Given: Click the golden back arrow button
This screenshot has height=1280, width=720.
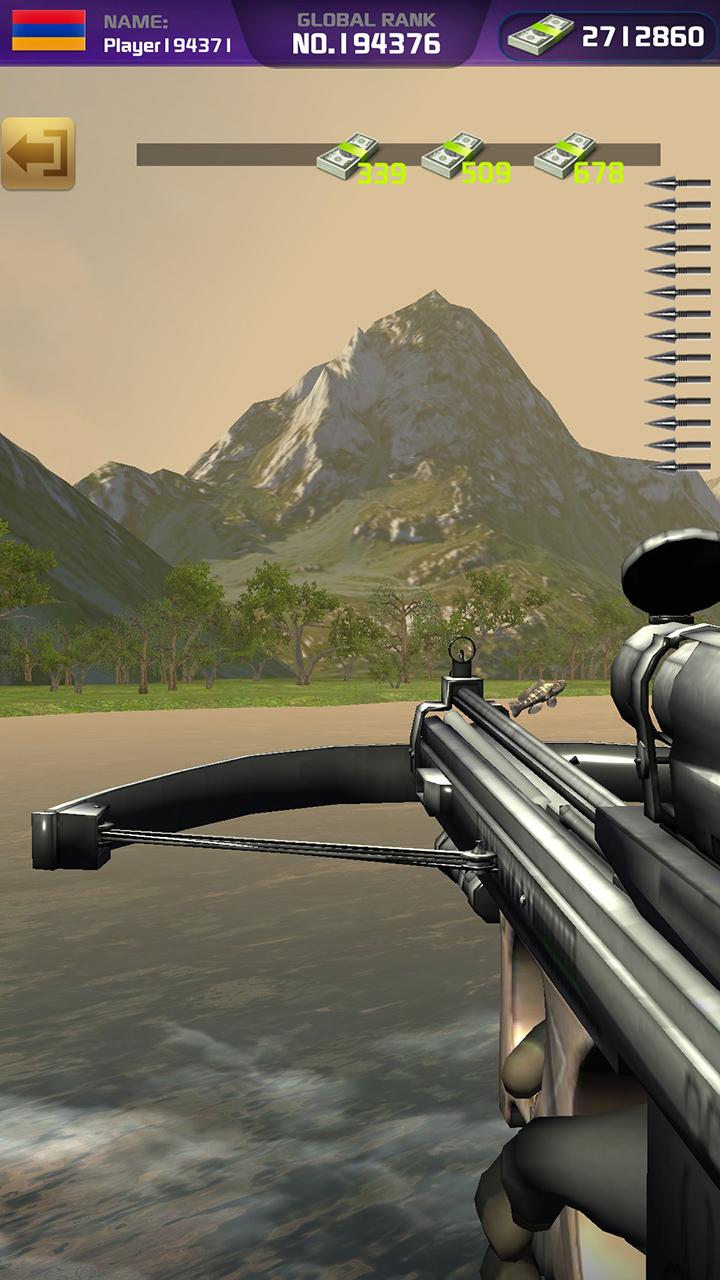Looking at the screenshot, I should (38, 153).
